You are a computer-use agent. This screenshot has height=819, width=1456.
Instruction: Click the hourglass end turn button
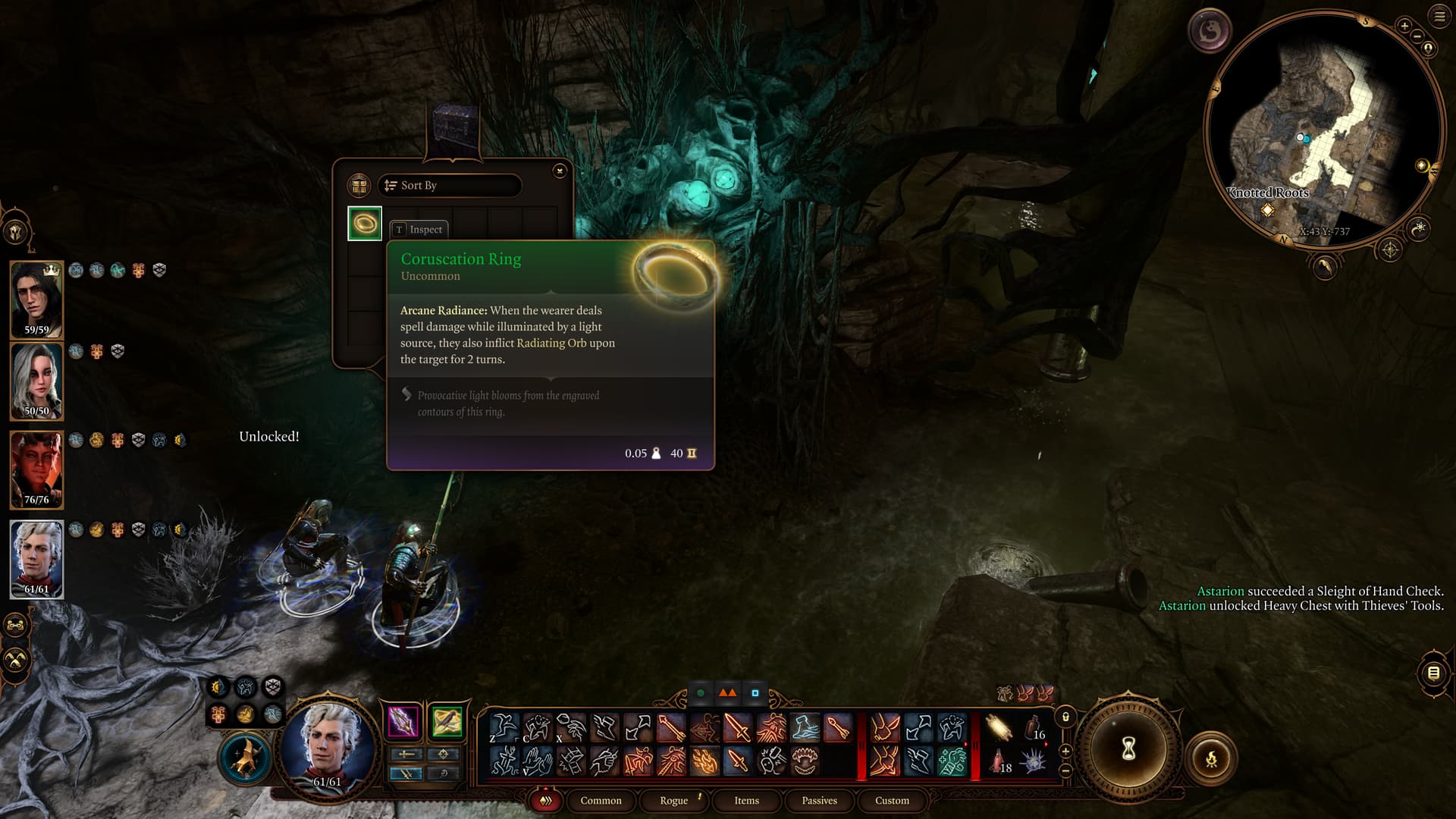pyautogui.click(x=1128, y=749)
